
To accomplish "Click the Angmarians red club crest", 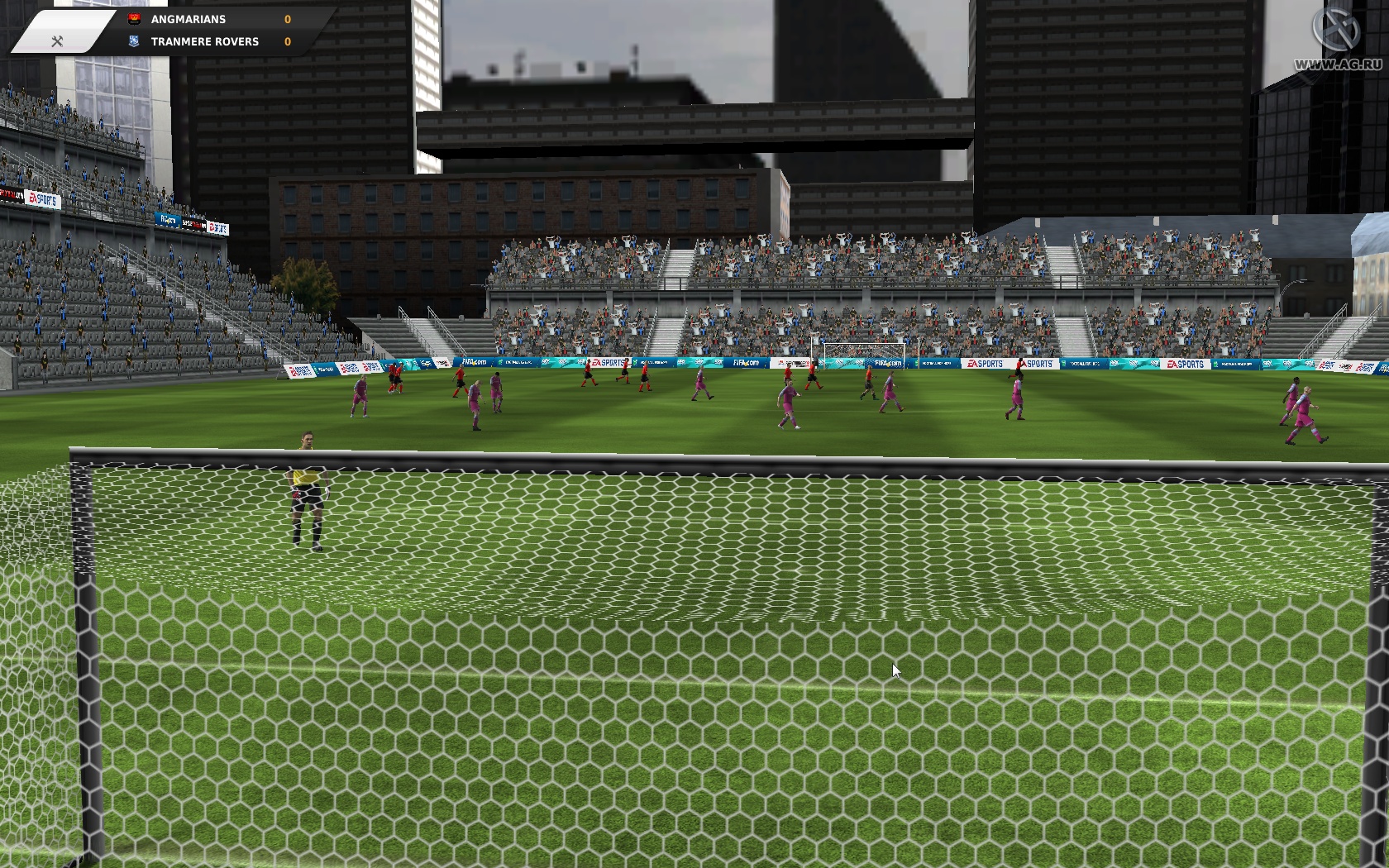I will coord(132,18).
